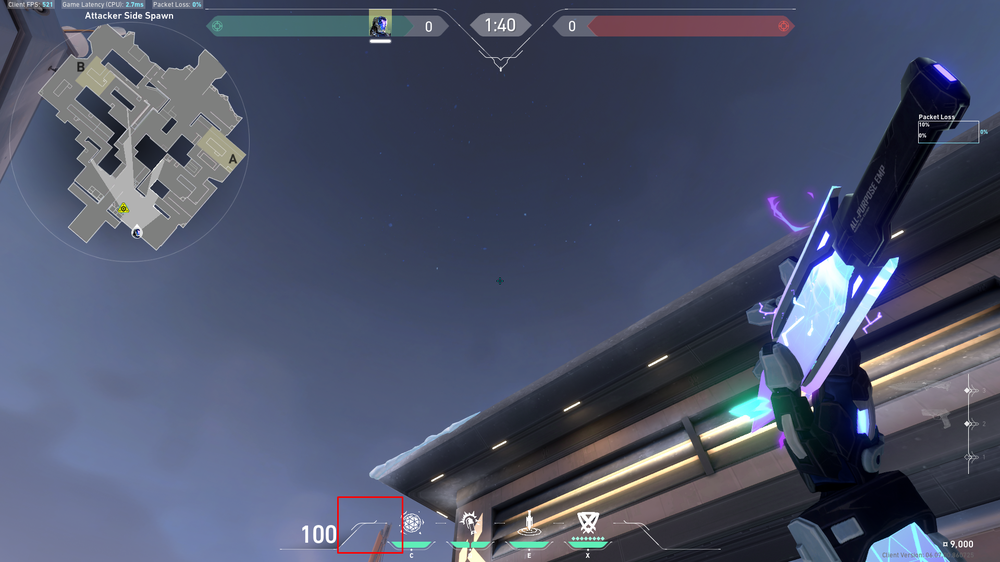The width and height of the screenshot is (1000, 562).
Task: Trigger the NULL/cmd ultimate icon
Action: tap(587, 522)
